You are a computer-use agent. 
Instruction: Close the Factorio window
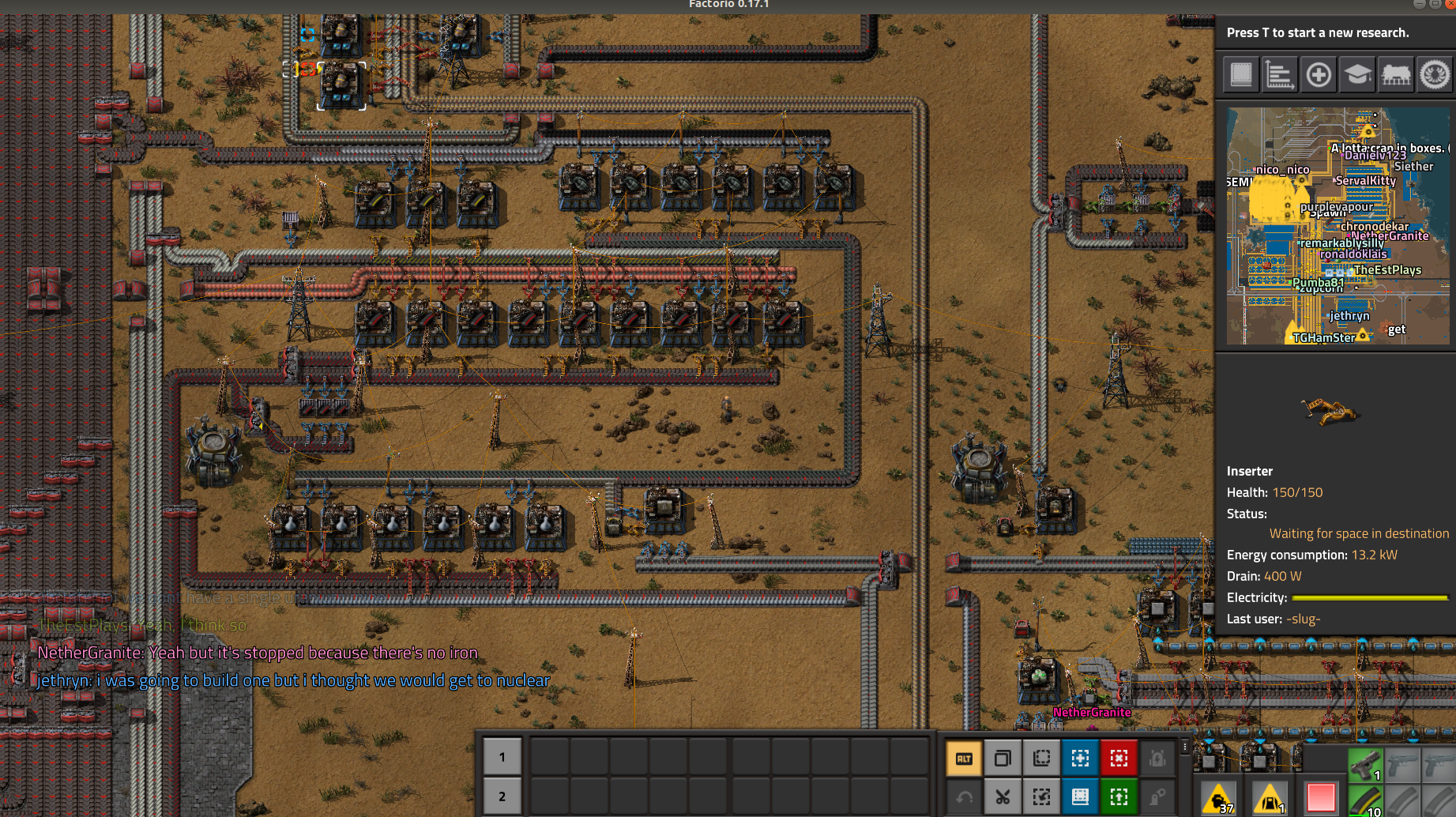1450,4
